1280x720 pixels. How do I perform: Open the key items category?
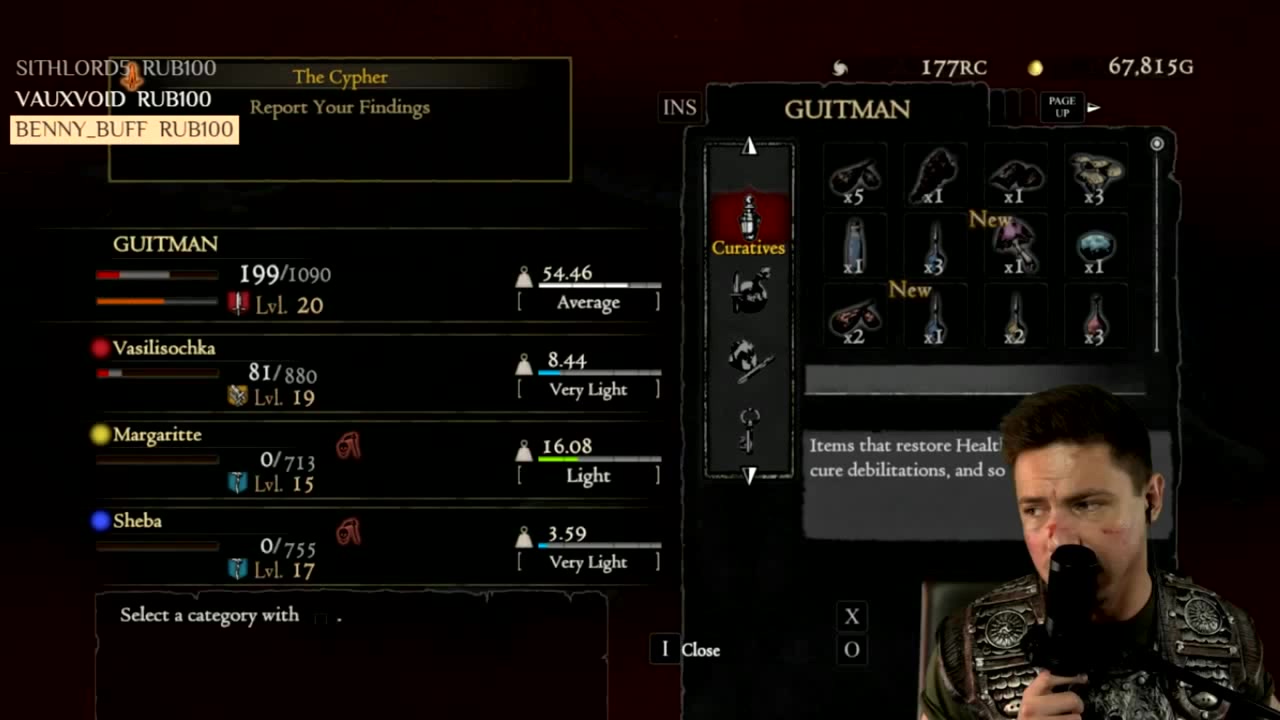click(x=749, y=428)
